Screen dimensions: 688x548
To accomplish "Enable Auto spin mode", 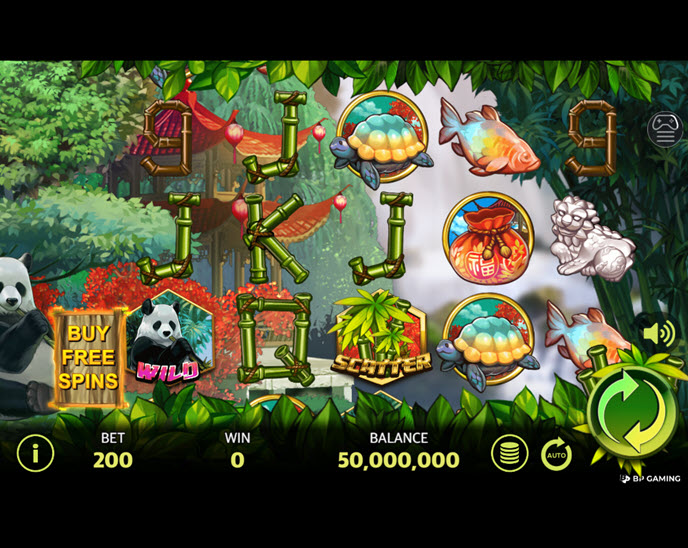I will pyautogui.click(x=556, y=455).
